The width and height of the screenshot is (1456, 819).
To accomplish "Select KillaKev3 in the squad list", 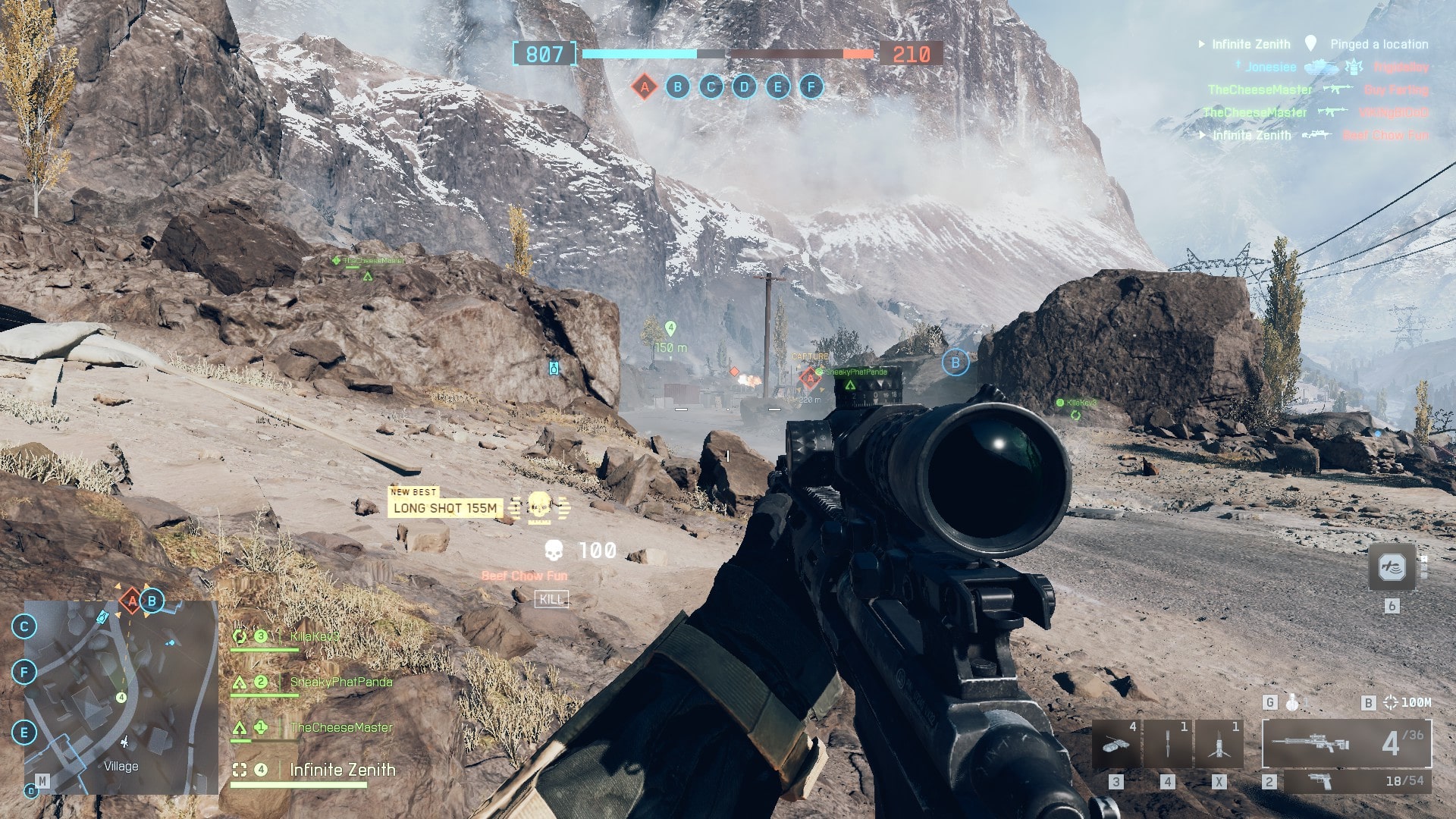I will point(314,637).
